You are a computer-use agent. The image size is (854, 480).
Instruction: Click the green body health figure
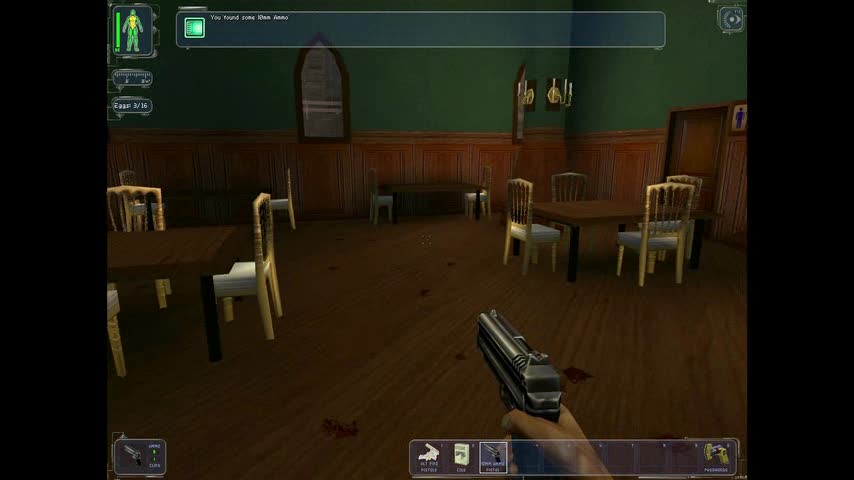pyautogui.click(x=132, y=29)
